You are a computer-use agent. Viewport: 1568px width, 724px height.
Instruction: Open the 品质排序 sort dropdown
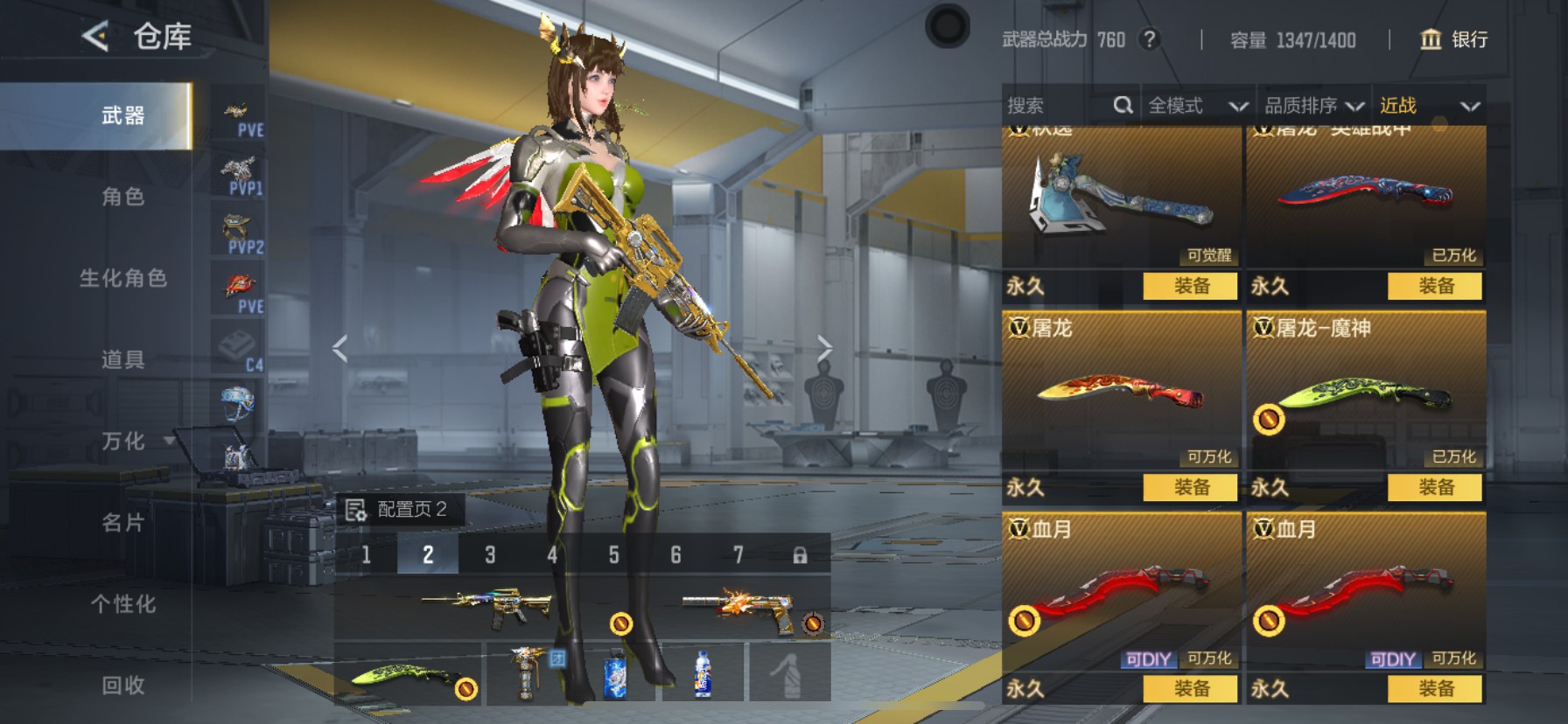pos(1313,106)
